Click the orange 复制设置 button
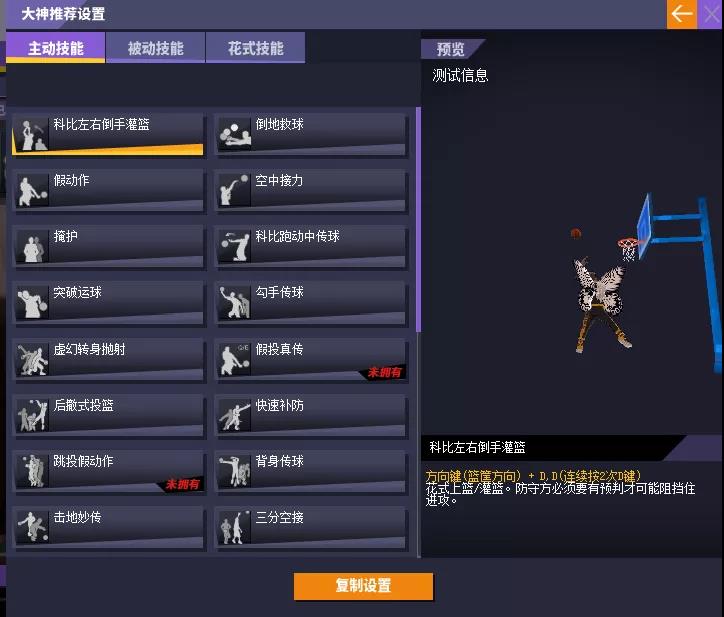The height and width of the screenshot is (617, 724). [363, 586]
